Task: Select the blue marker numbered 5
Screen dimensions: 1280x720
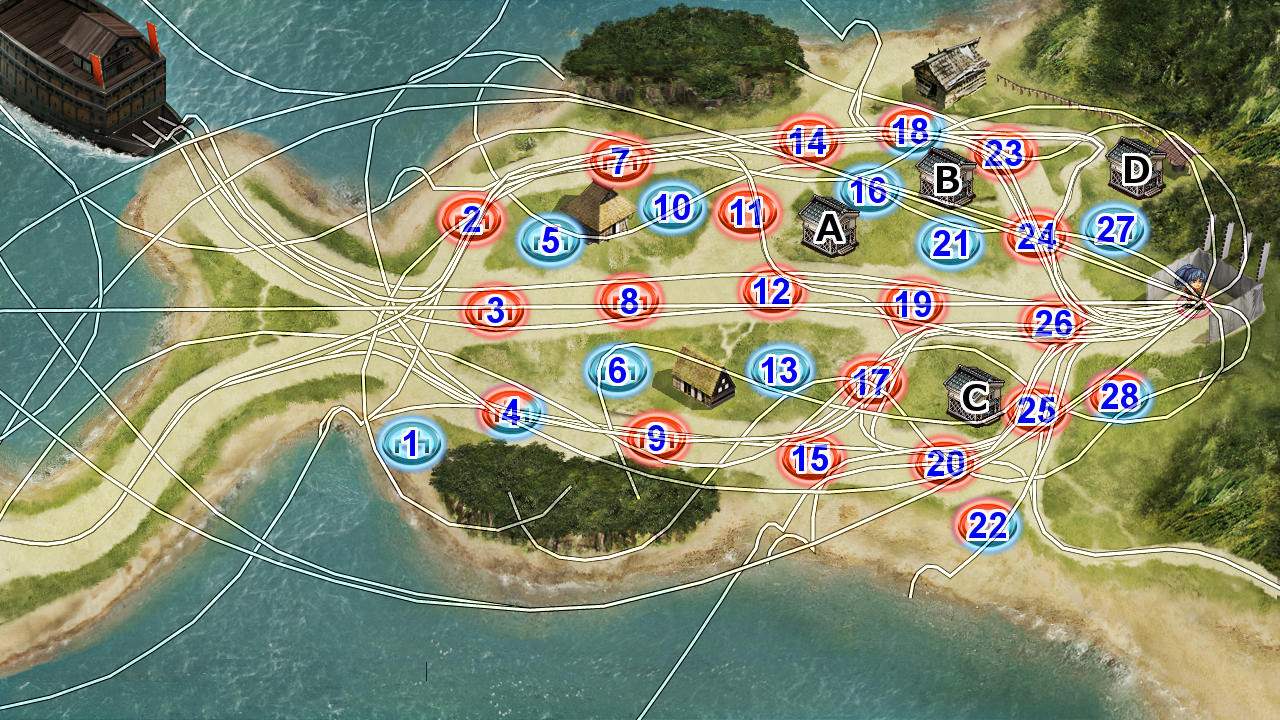Action: (x=549, y=240)
